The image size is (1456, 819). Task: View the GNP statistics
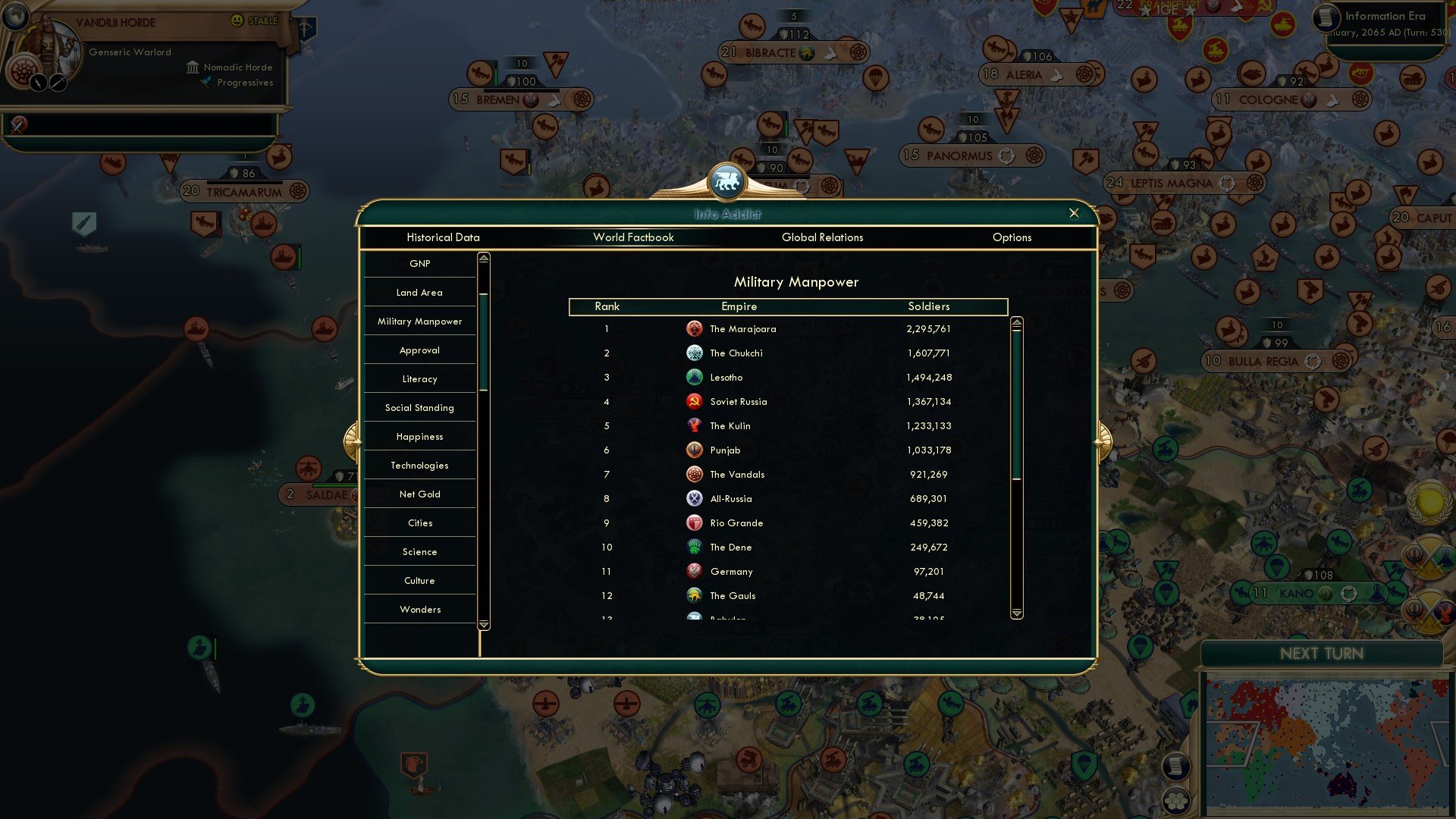coord(419,263)
